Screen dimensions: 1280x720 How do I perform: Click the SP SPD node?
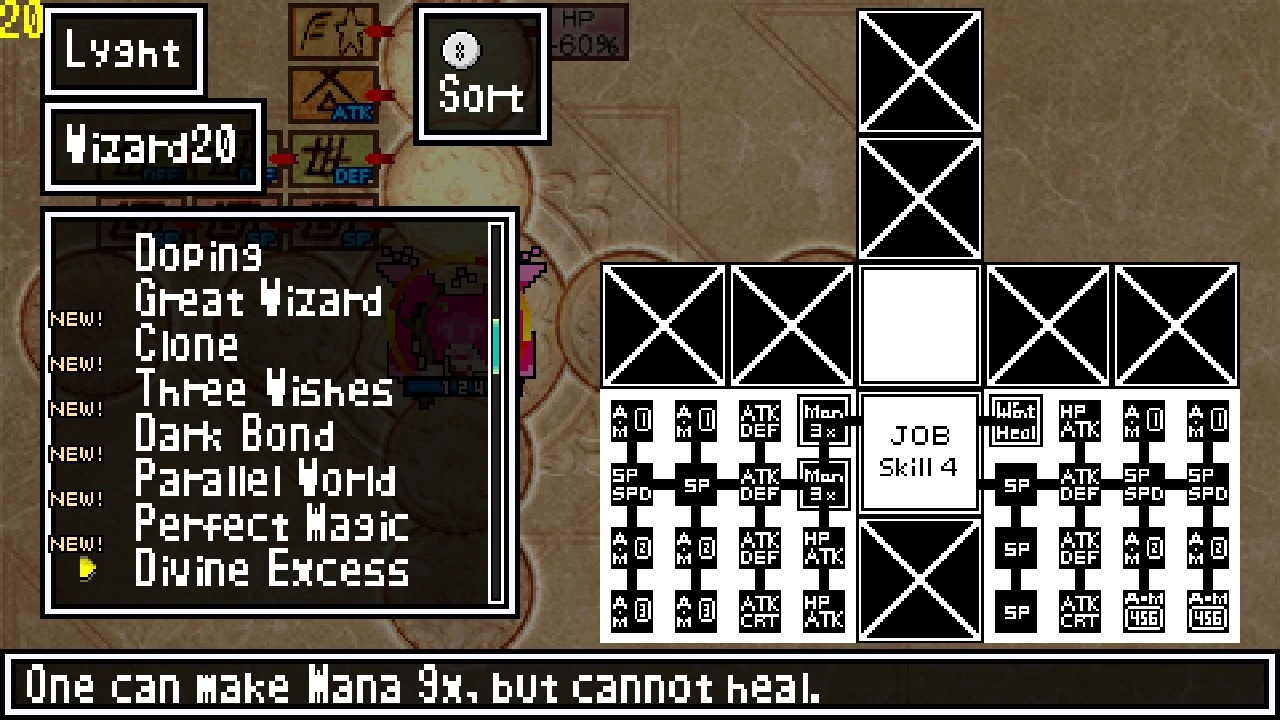pyautogui.click(x=632, y=484)
